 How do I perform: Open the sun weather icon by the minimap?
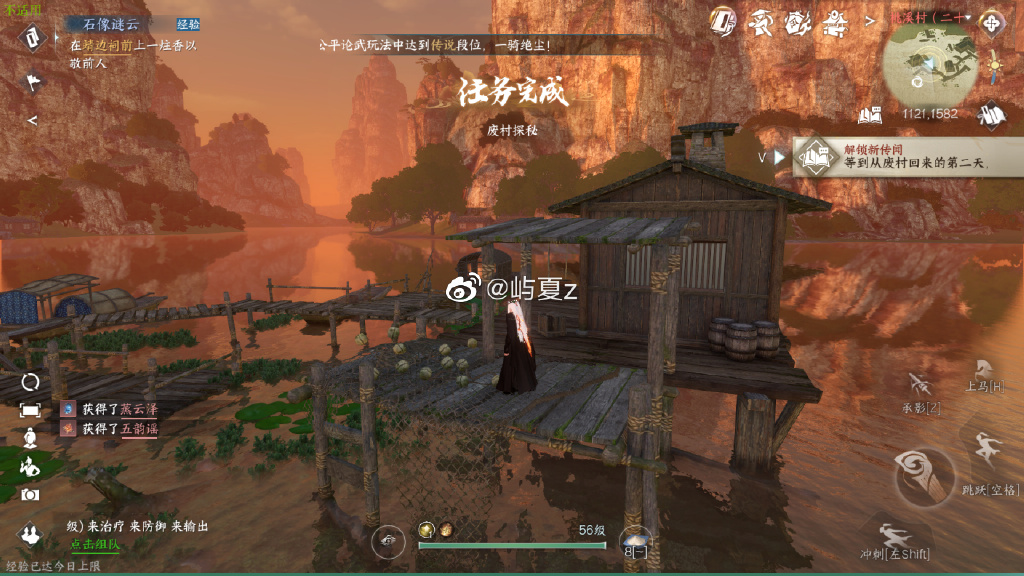995,64
